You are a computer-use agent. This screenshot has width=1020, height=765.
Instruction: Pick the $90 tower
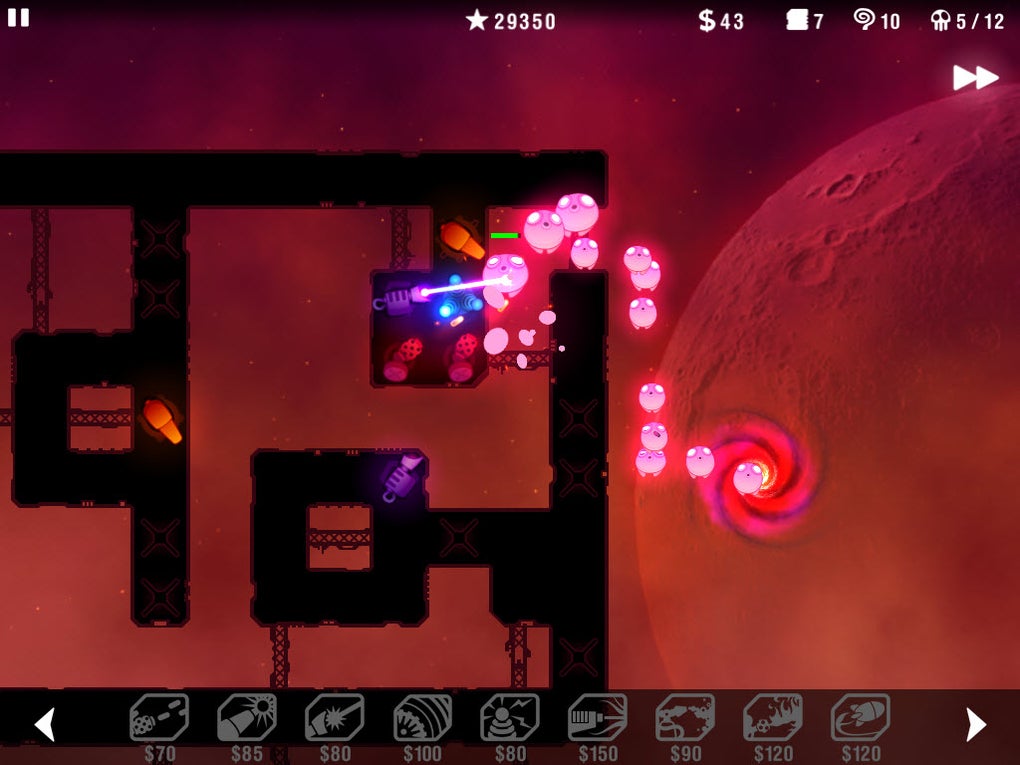tap(685, 718)
